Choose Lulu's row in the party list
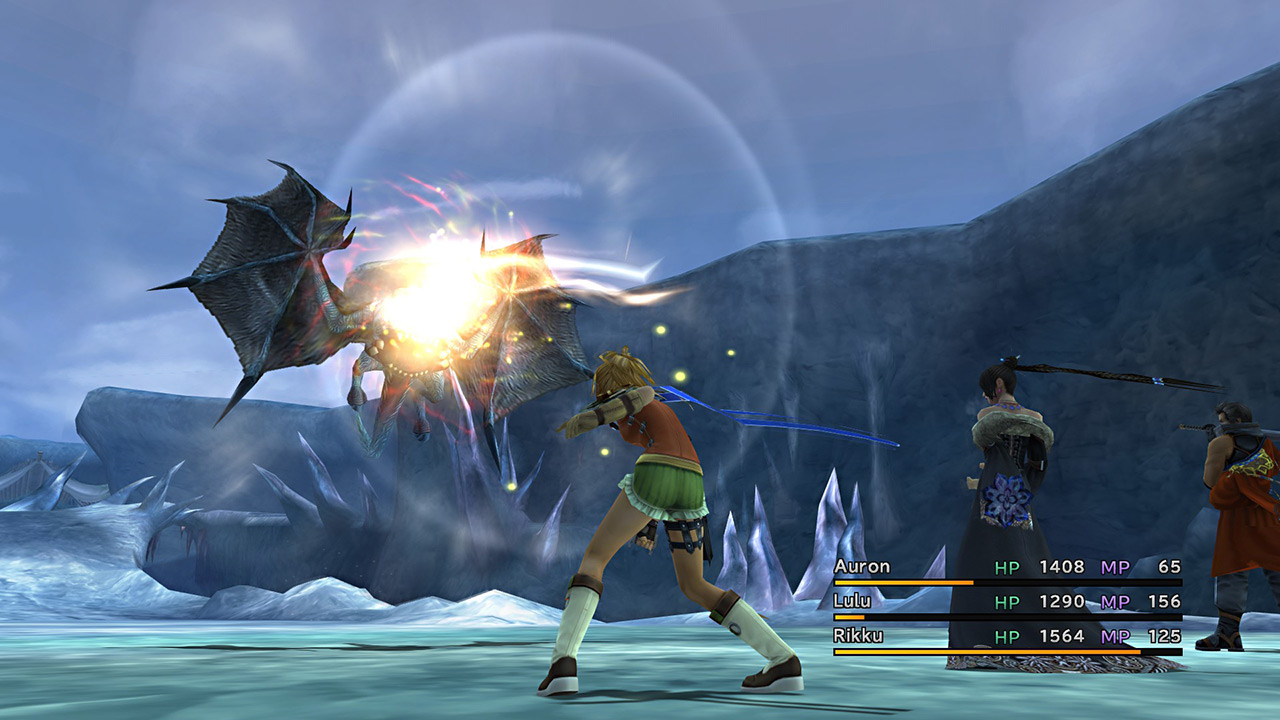The image size is (1280, 720). (x=852, y=601)
